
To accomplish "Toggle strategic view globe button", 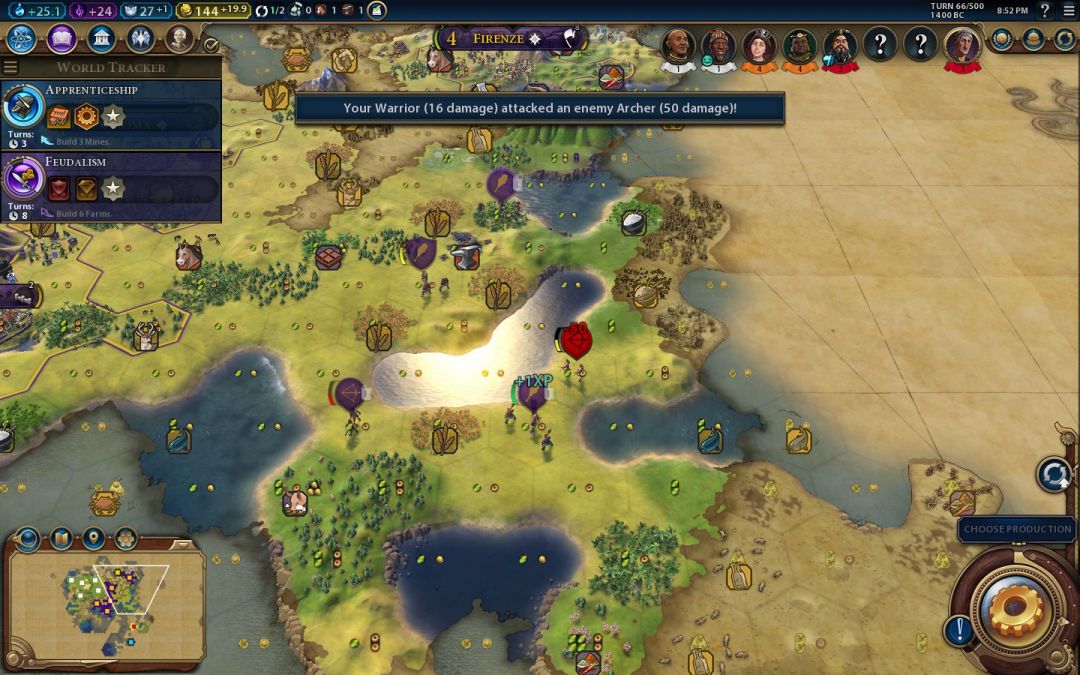I will coord(28,539).
